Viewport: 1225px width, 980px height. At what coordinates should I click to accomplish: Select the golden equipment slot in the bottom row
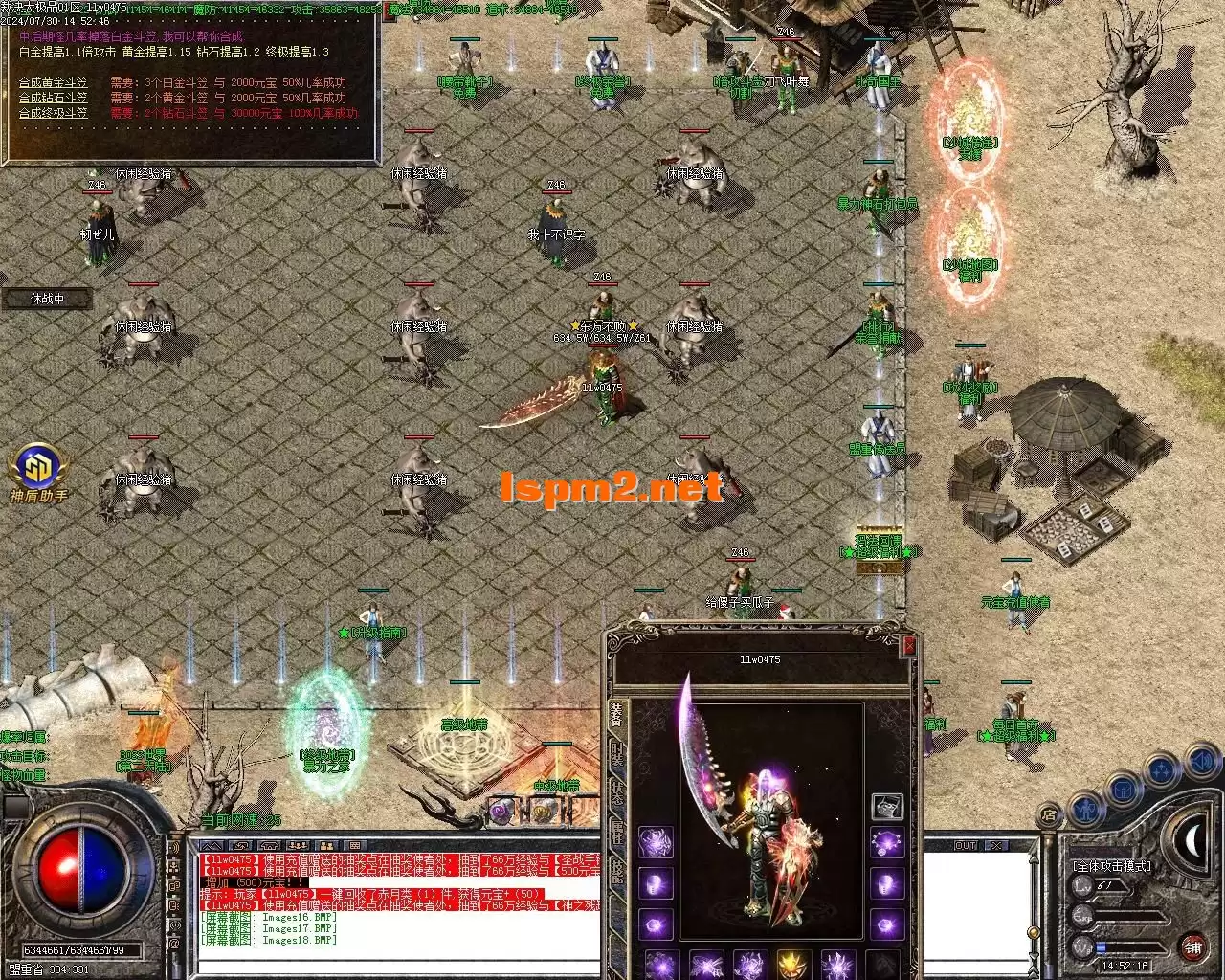[793, 966]
